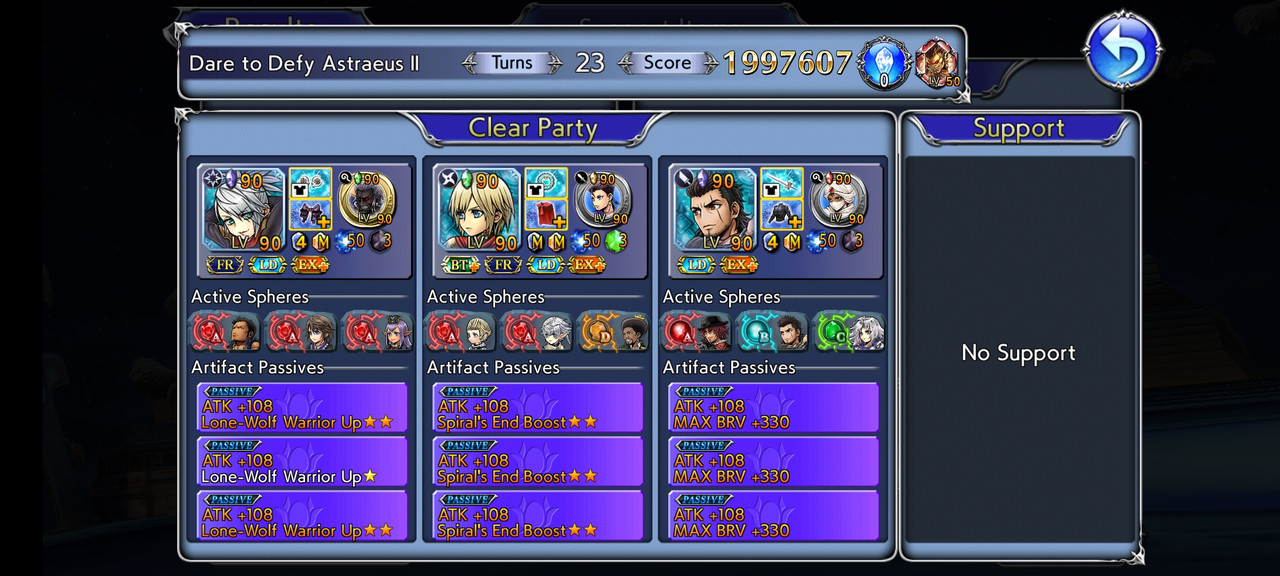Tap the blue crystal icon beside the score
Image resolution: width=1280 pixels, height=576 pixels.
pos(884,64)
